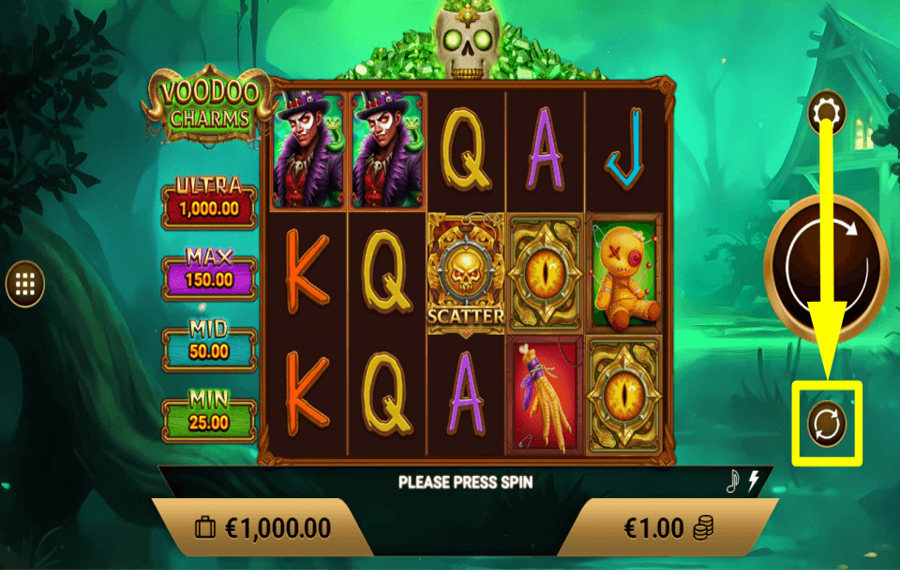The width and height of the screenshot is (900, 570).
Task: Pick the MID 50.00 option
Action: click(209, 342)
